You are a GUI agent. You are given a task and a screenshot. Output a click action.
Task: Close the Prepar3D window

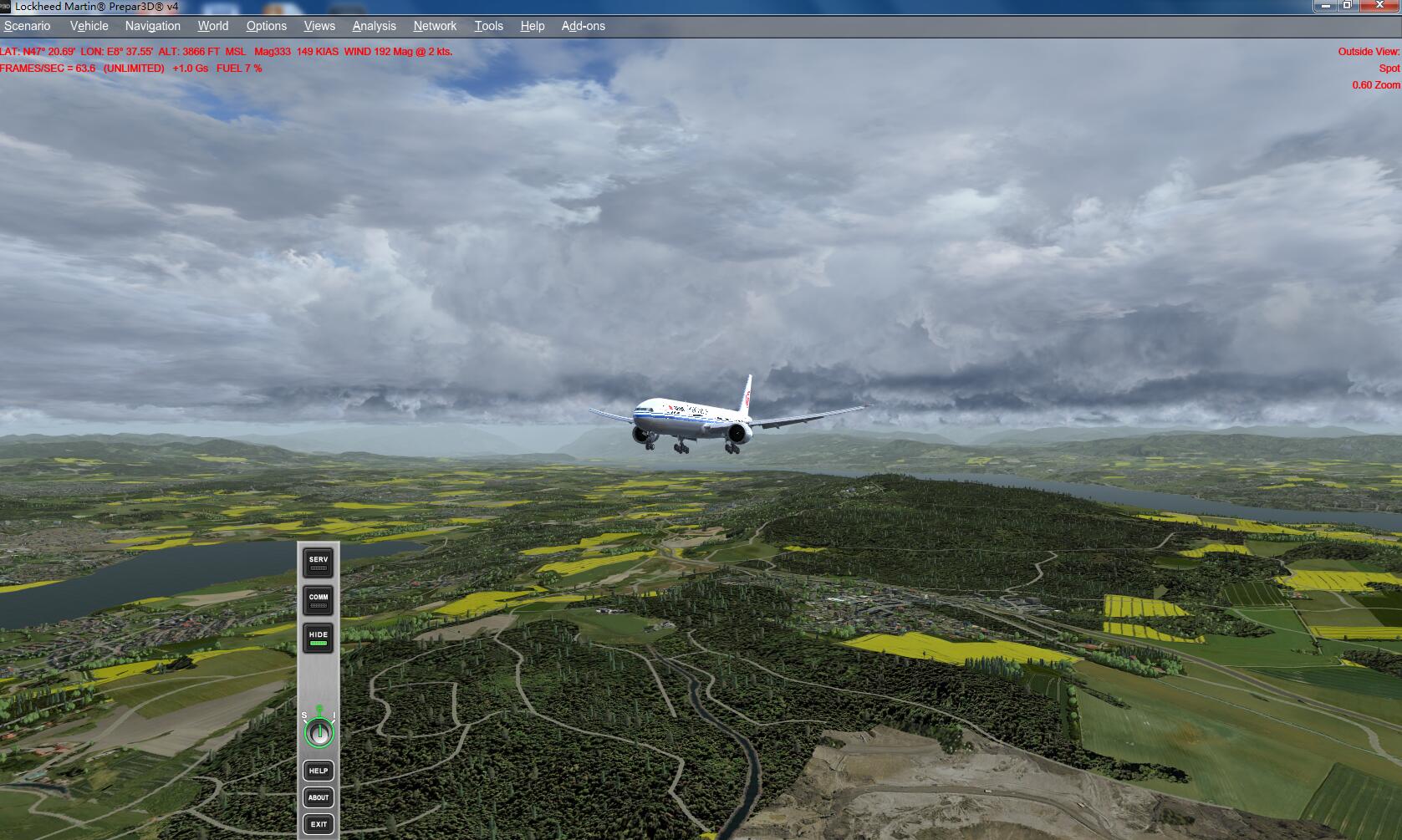click(1379, 6)
